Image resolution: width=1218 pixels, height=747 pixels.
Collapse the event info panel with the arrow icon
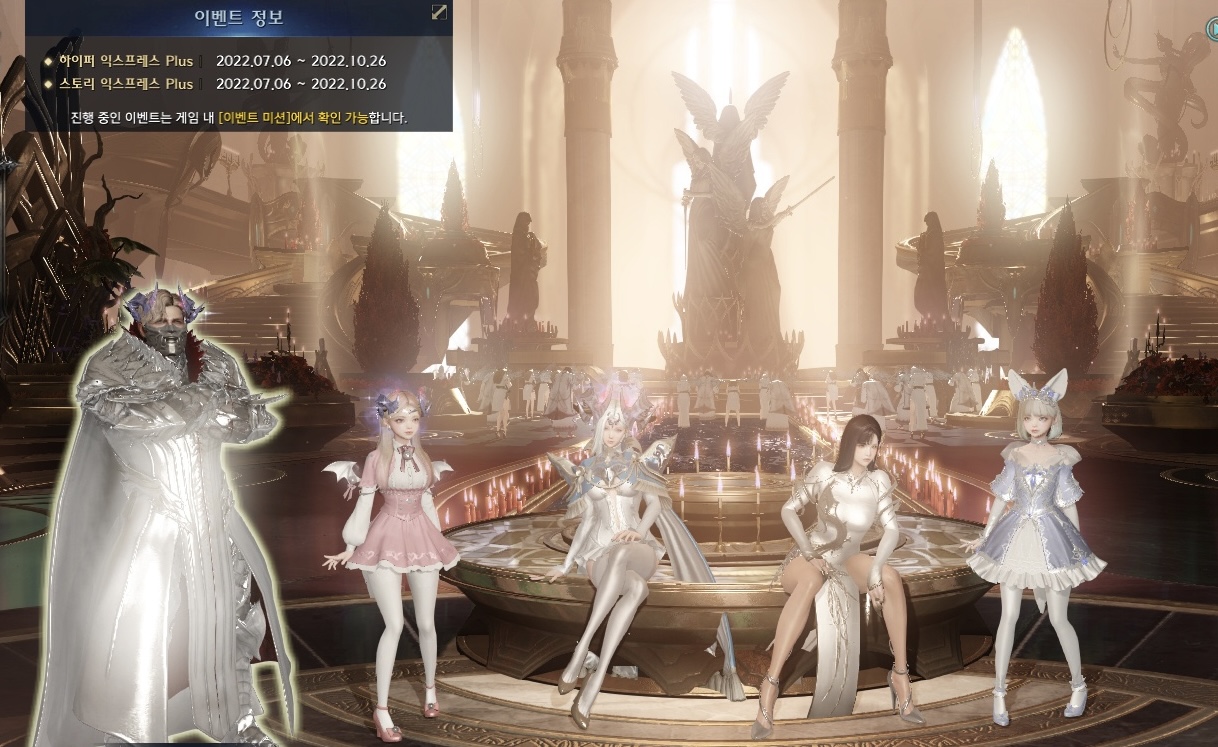point(438,12)
